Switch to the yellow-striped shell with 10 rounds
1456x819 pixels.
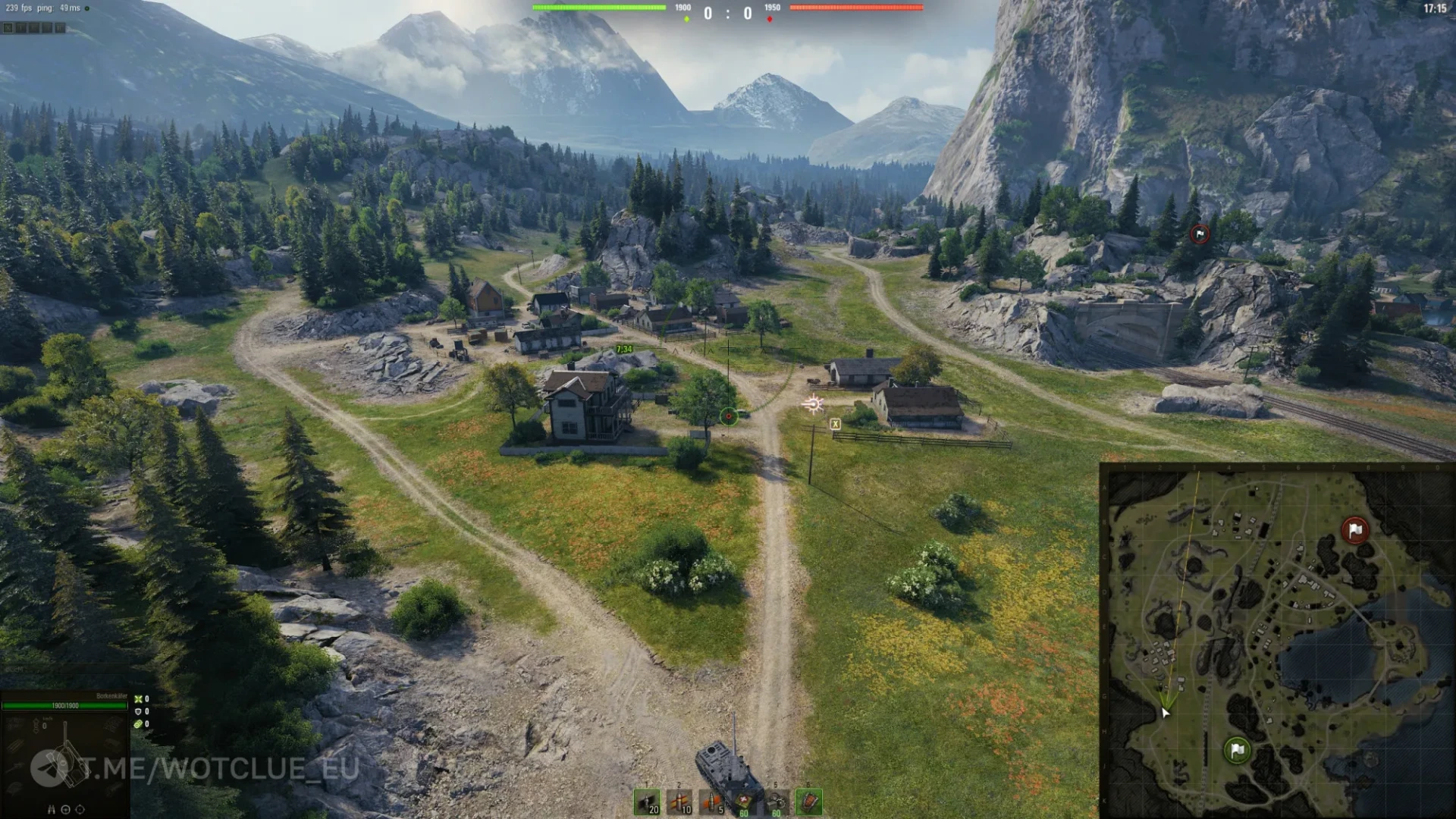point(679,802)
